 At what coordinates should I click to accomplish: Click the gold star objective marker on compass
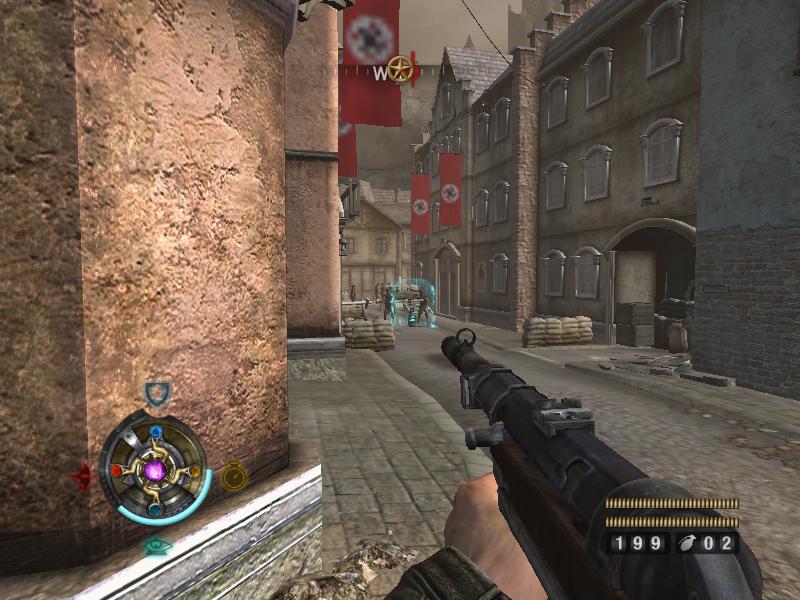click(x=401, y=69)
